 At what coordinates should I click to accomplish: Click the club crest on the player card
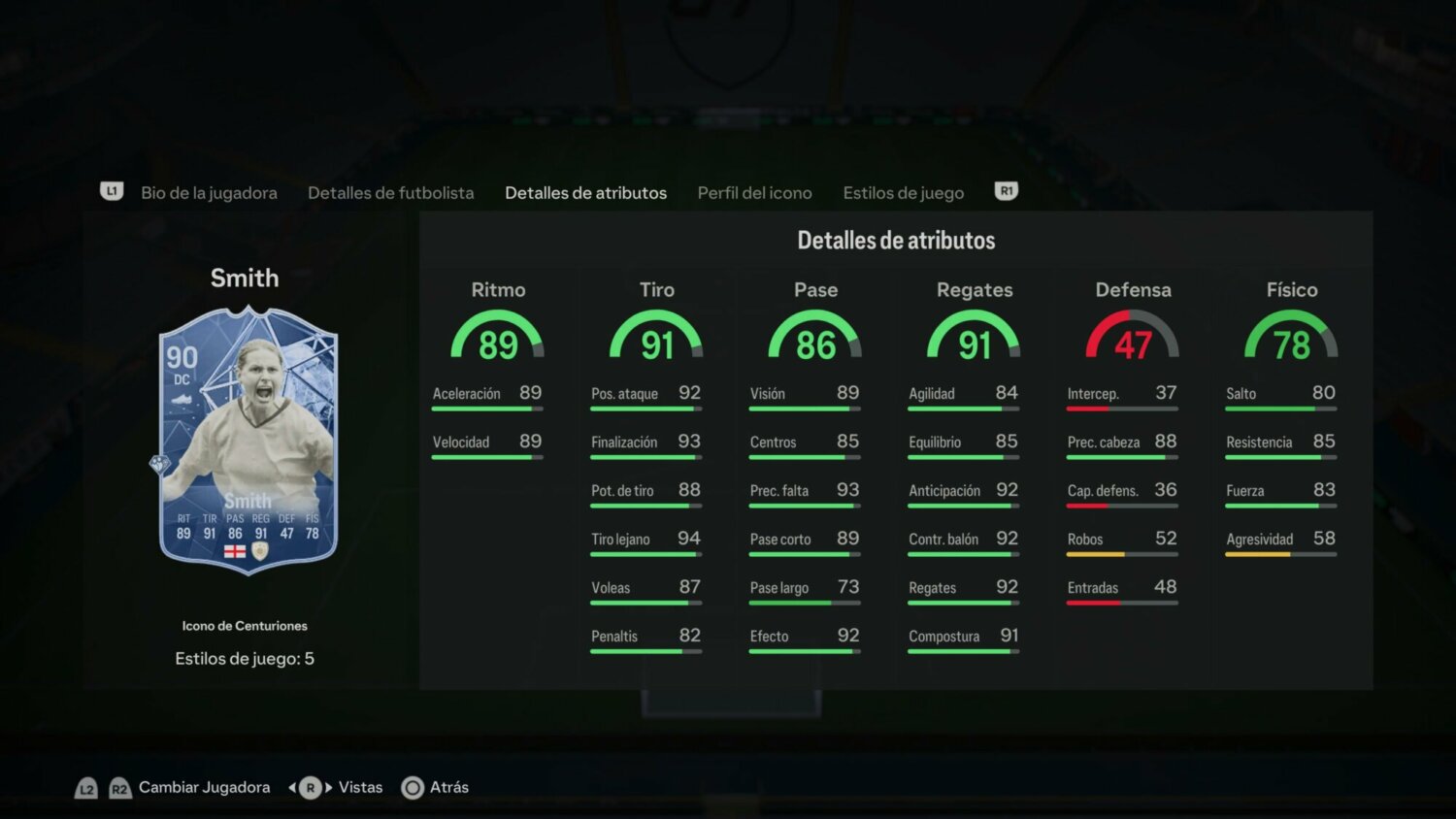point(260,550)
